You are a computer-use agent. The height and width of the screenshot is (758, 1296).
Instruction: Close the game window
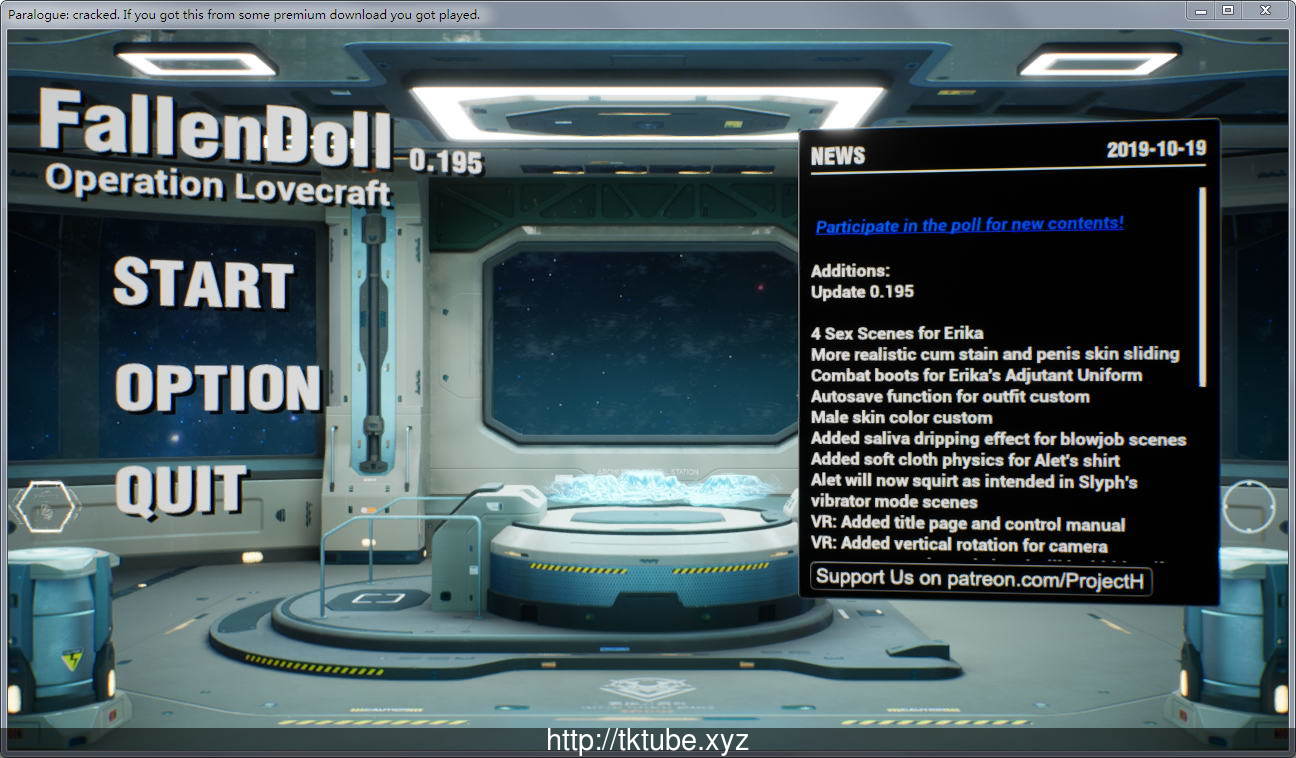click(x=1265, y=10)
